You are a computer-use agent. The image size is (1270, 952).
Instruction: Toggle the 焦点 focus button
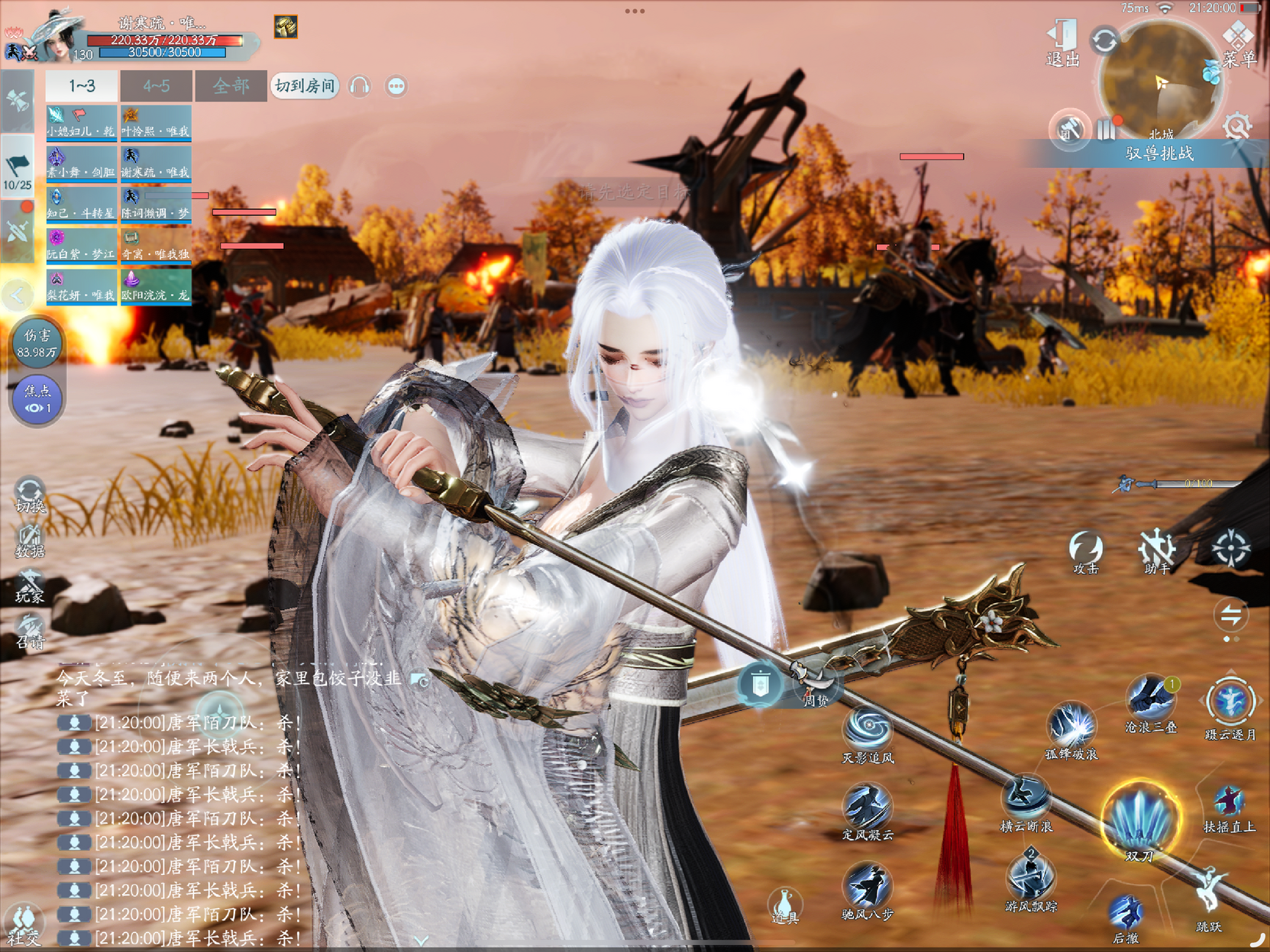37,399
